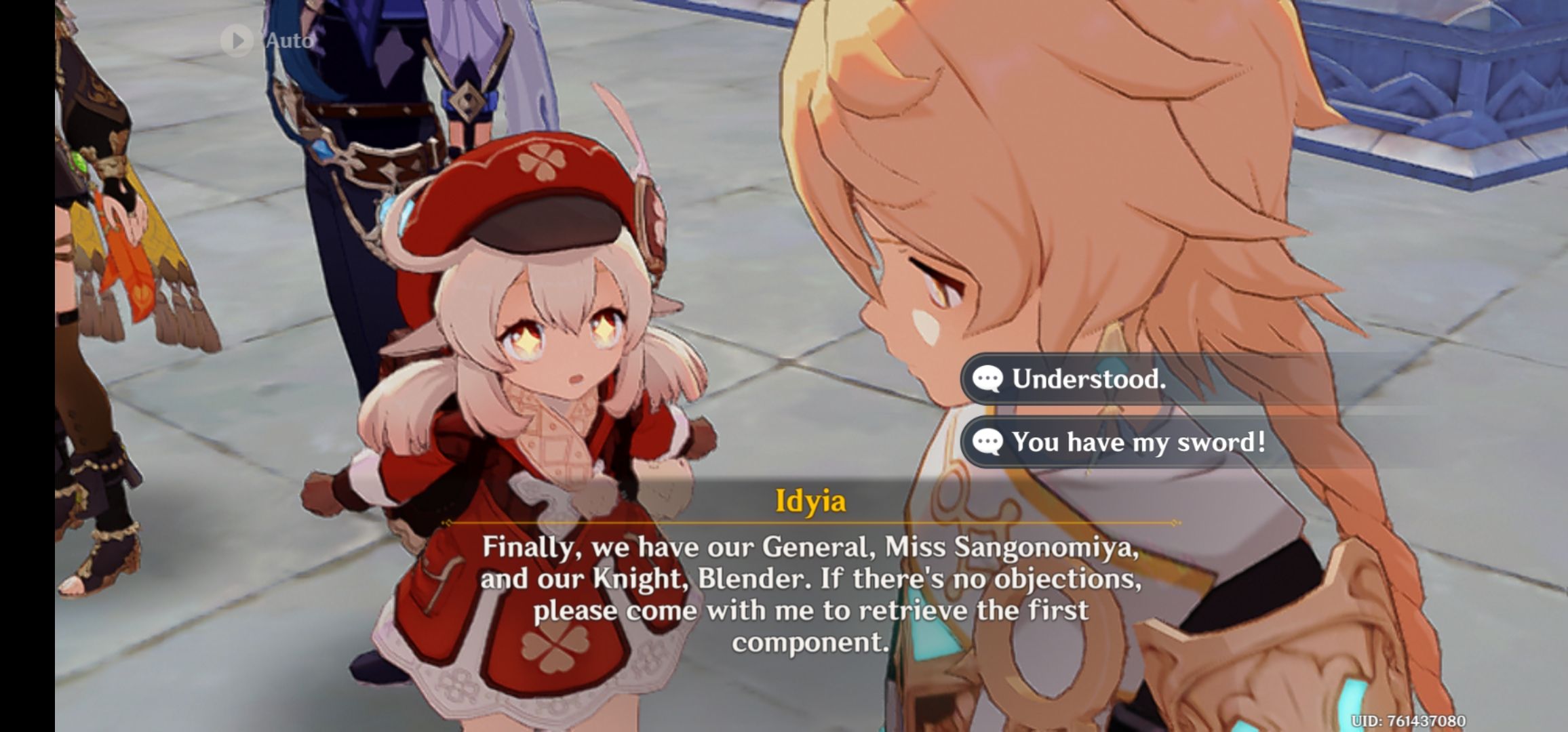Select the speech bubble icon beside Understood
The image size is (1568, 732).
[989, 378]
